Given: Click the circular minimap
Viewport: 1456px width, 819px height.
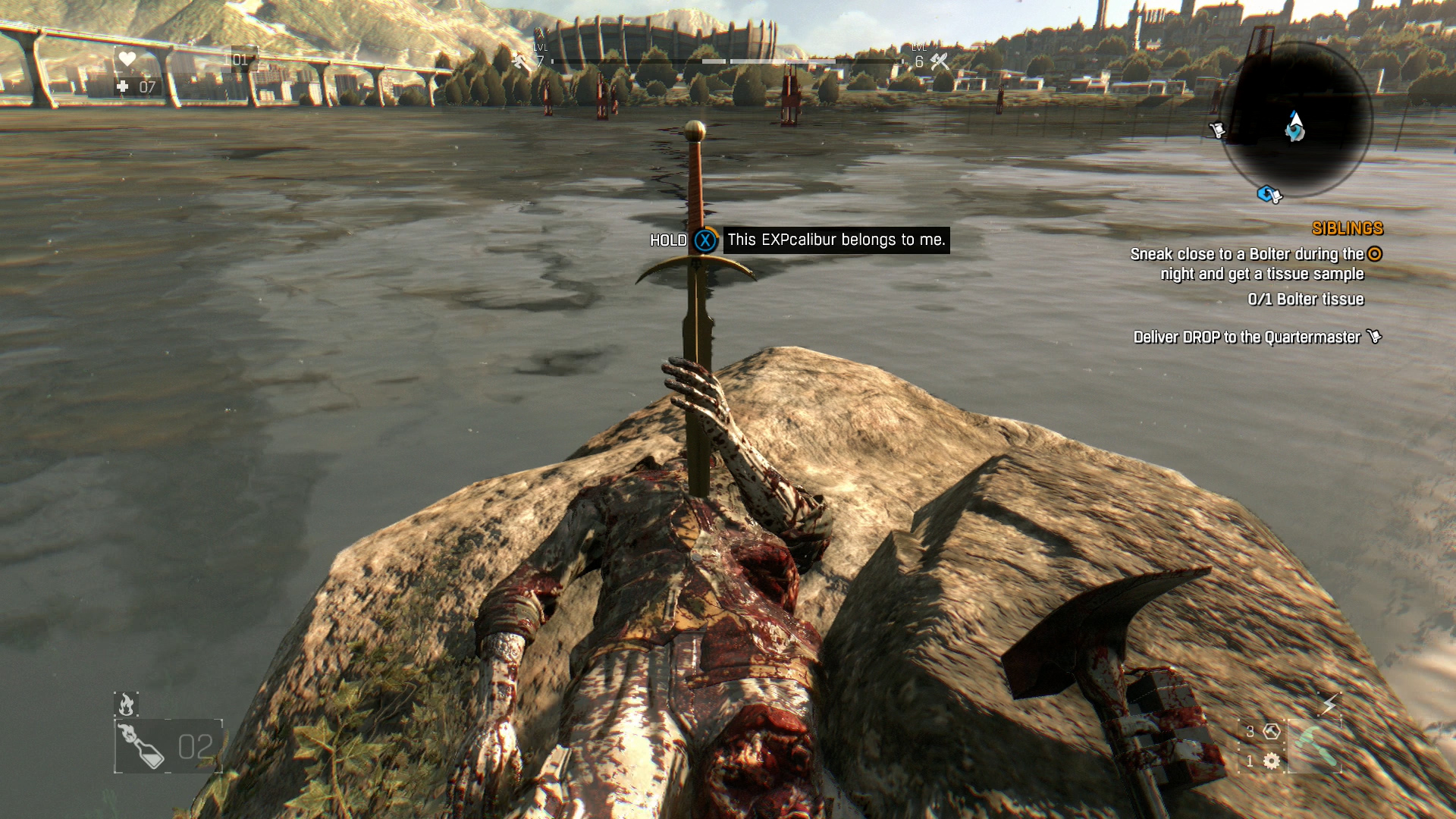Looking at the screenshot, I should click(x=1295, y=121).
